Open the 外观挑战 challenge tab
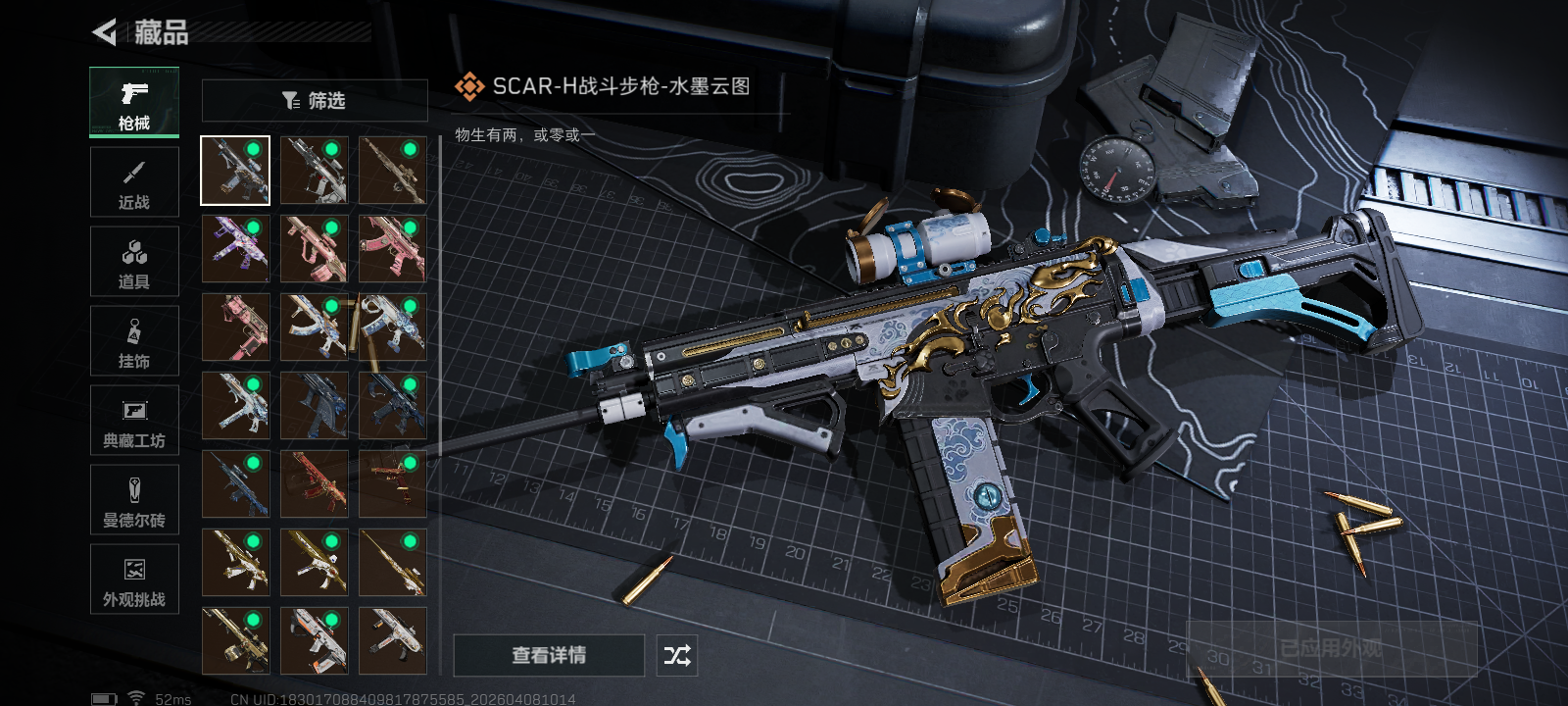This screenshot has width=1568, height=706. click(134, 580)
